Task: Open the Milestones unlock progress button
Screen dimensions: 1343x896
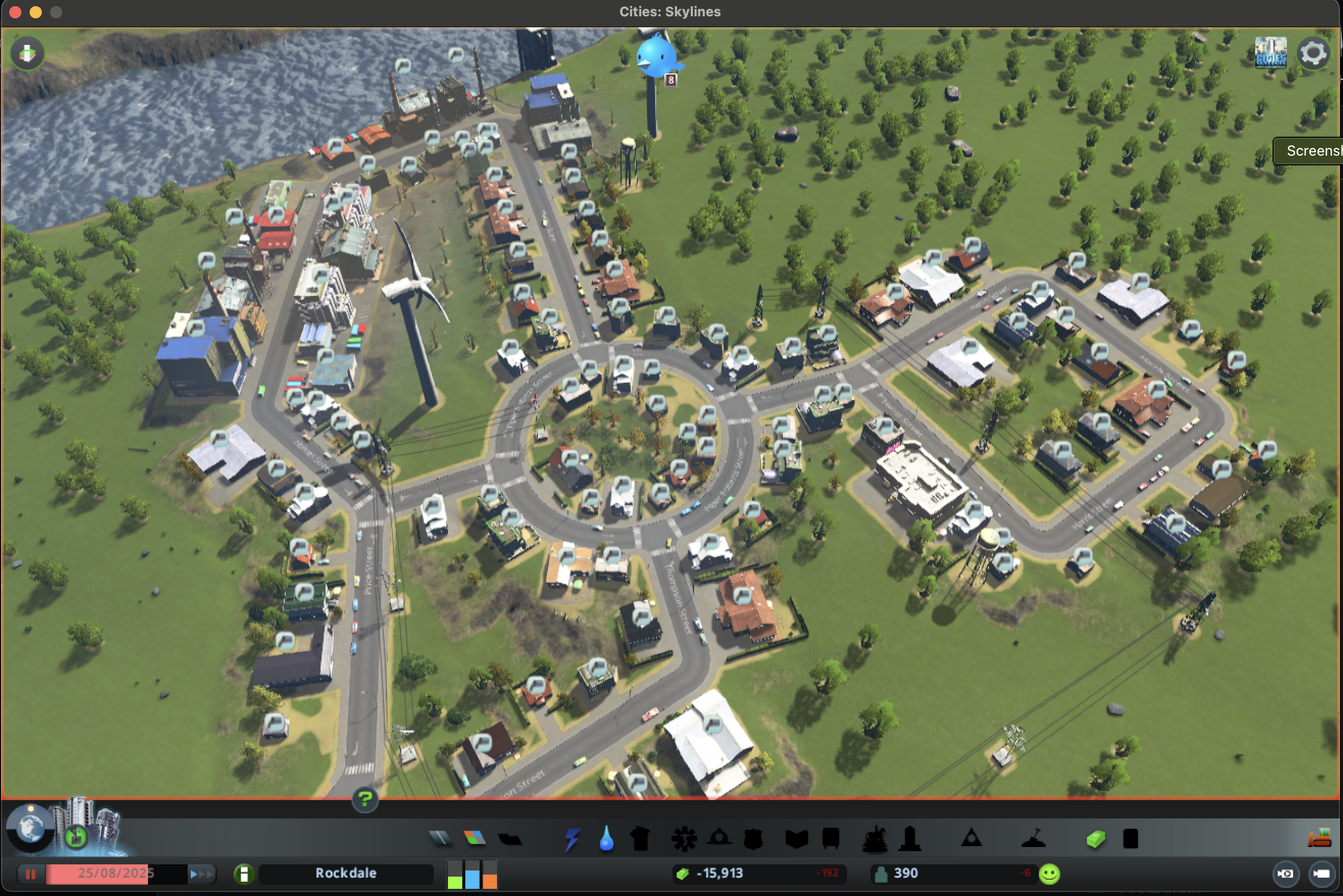Action: 76,837
